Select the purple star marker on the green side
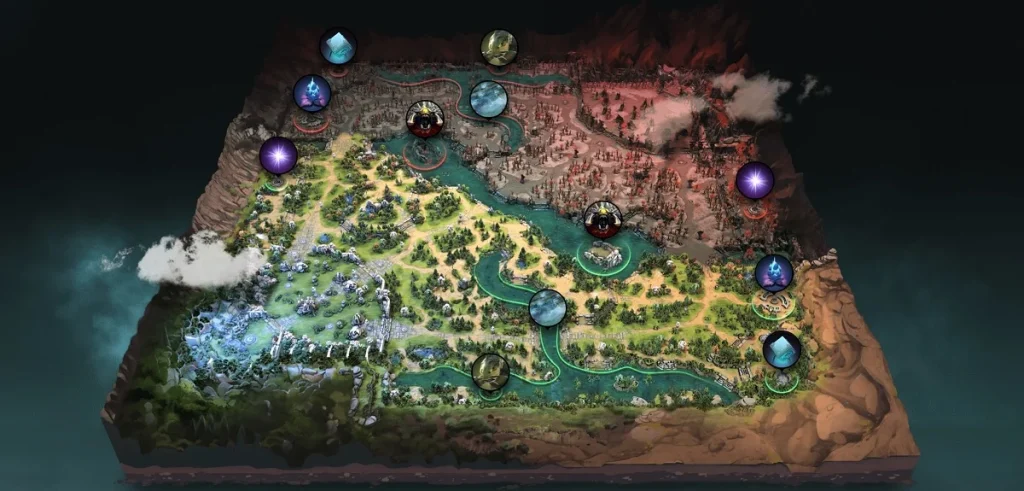Image resolution: width=1024 pixels, height=491 pixels. point(279,156)
